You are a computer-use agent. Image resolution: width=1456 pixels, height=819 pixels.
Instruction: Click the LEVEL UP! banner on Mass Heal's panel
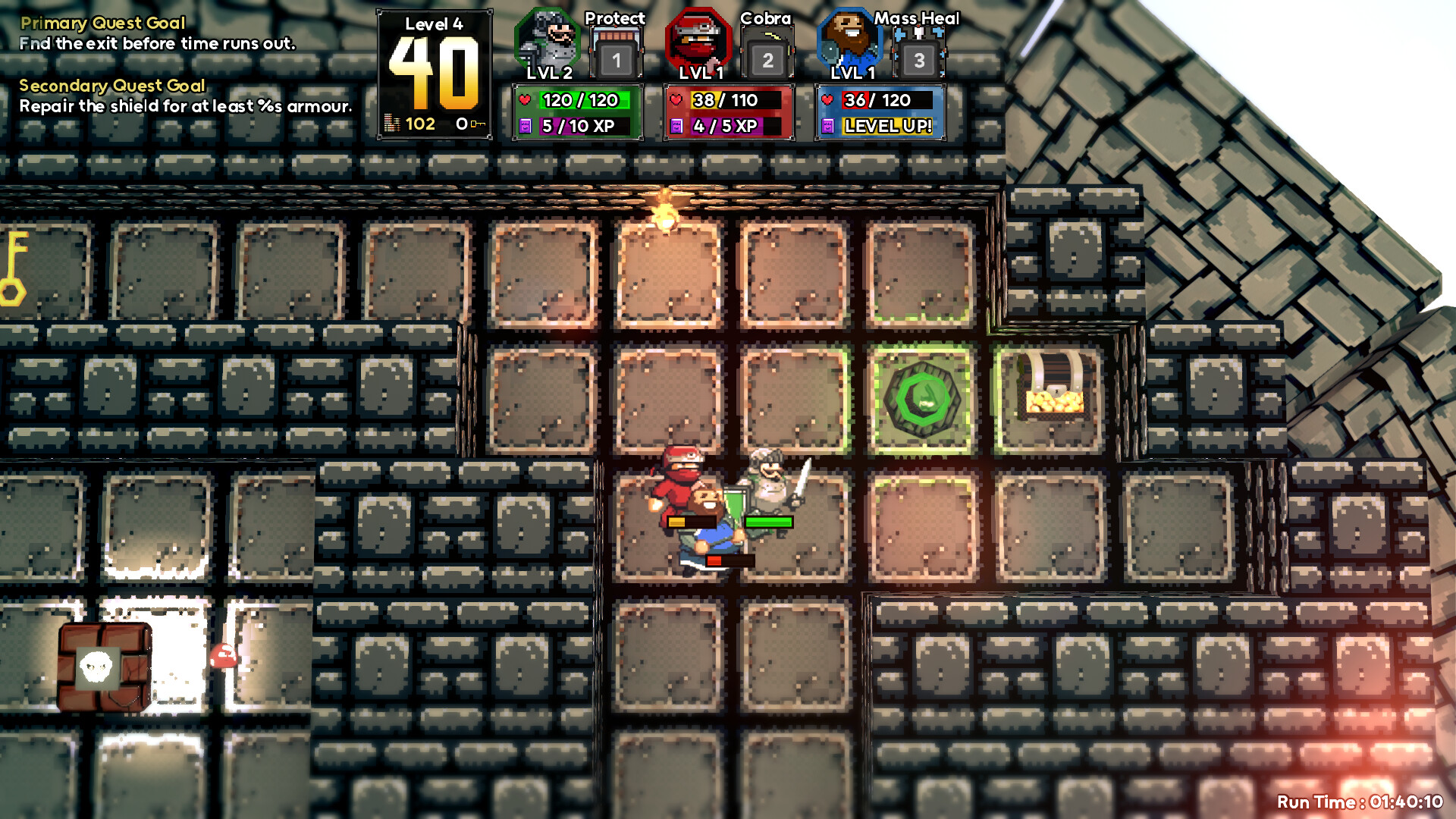[x=888, y=126]
